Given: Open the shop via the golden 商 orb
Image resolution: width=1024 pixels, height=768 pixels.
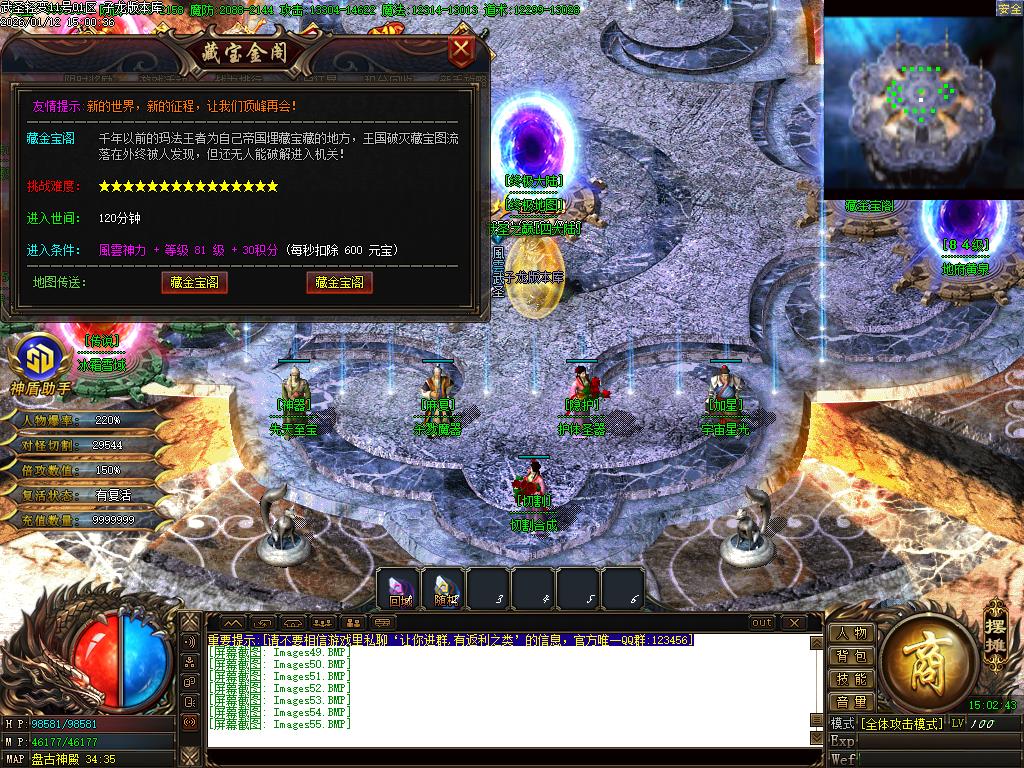Looking at the screenshot, I should click(x=919, y=661).
